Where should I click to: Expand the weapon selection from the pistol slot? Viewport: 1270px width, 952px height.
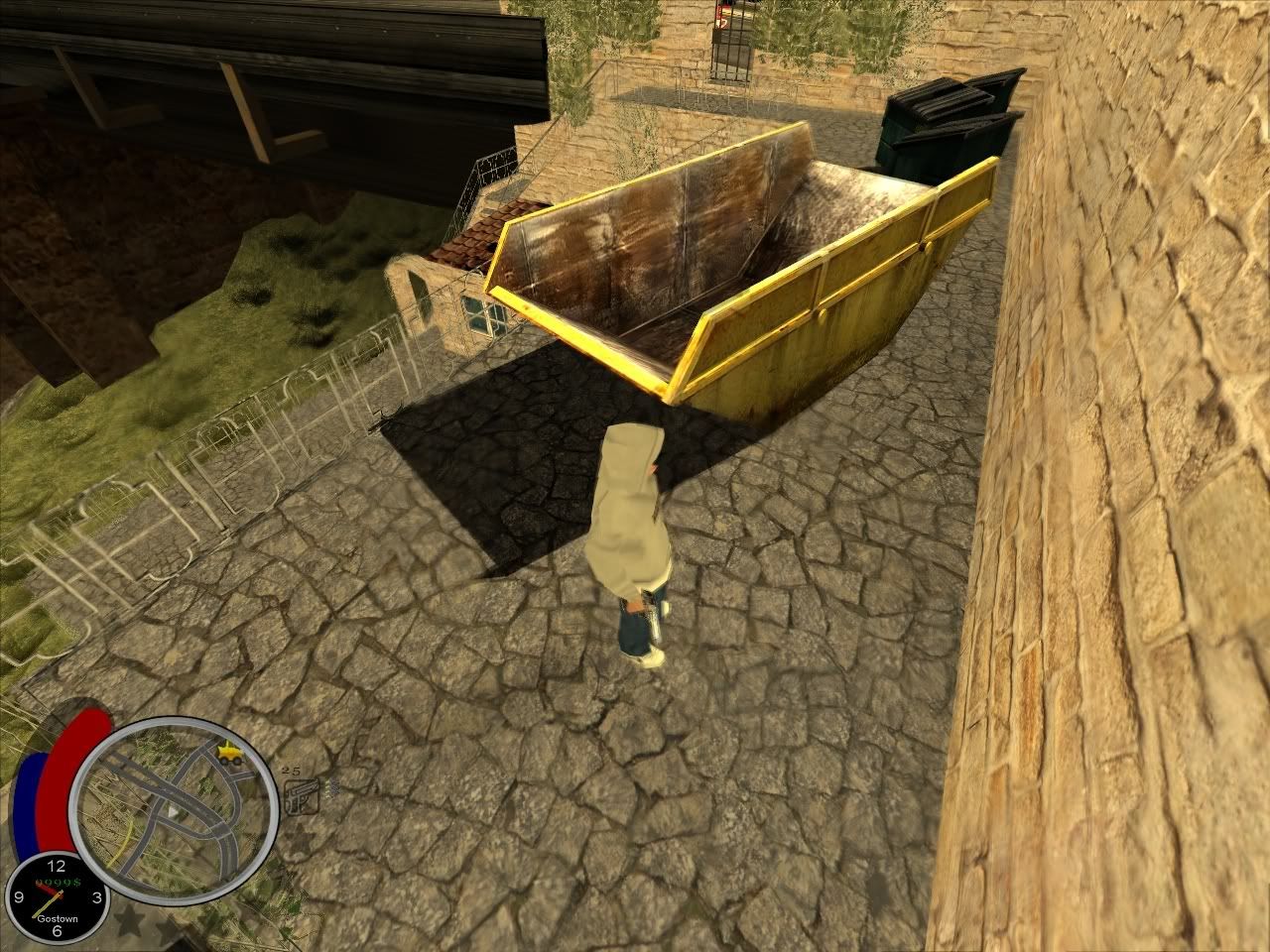click(302, 797)
